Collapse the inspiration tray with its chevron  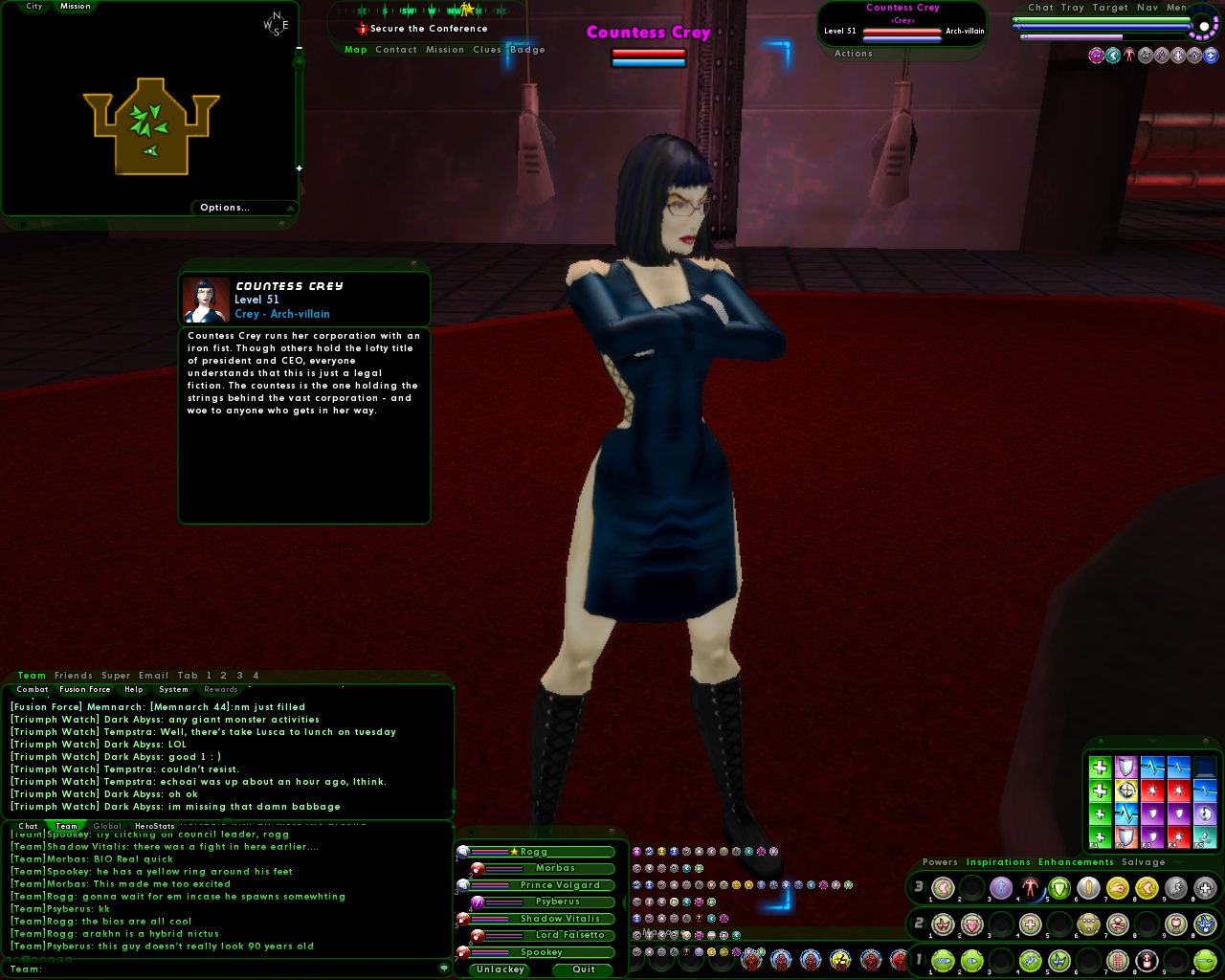point(1151,742)
